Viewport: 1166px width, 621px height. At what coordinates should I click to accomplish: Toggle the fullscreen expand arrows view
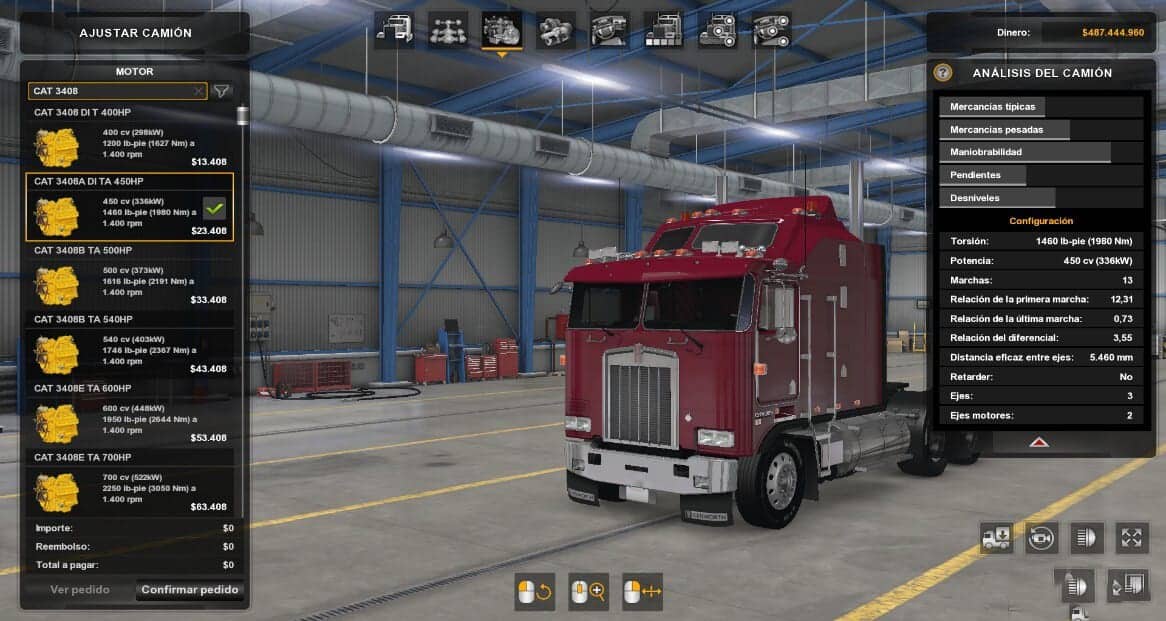click(1131, 538)
